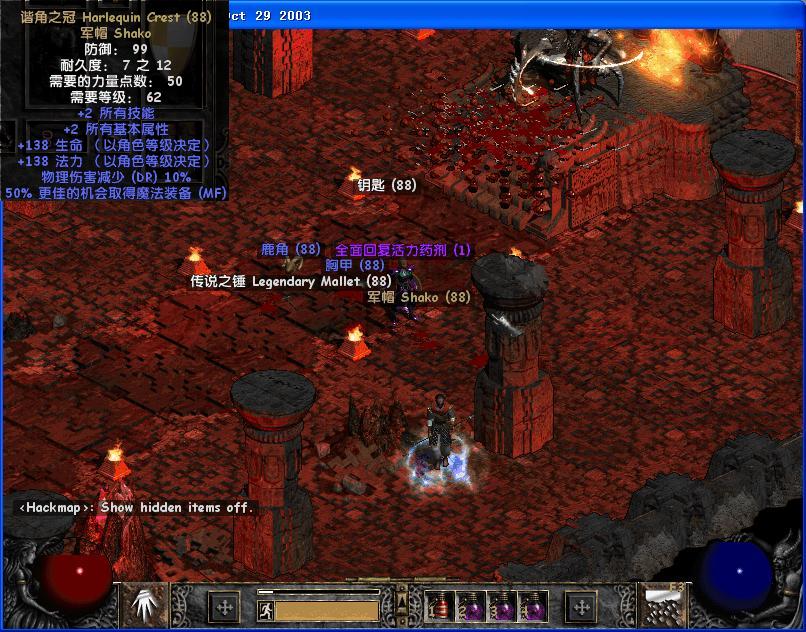The height and width of the screenshot is (632, 806).
Task: Pick up the 钥匙 (88) key label
Action: pyautogui.click(x=386, y=185)
